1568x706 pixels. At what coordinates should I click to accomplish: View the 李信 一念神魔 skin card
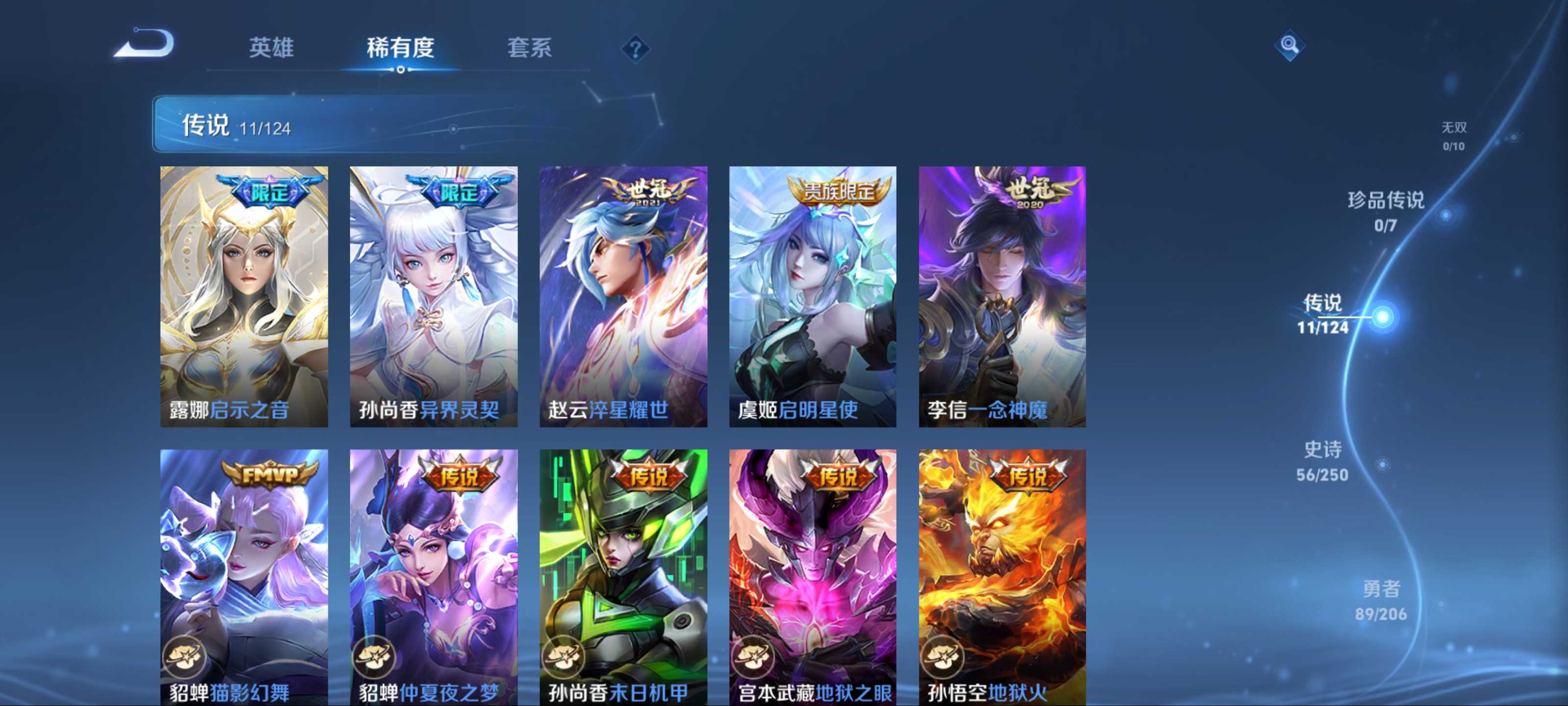1002,296
